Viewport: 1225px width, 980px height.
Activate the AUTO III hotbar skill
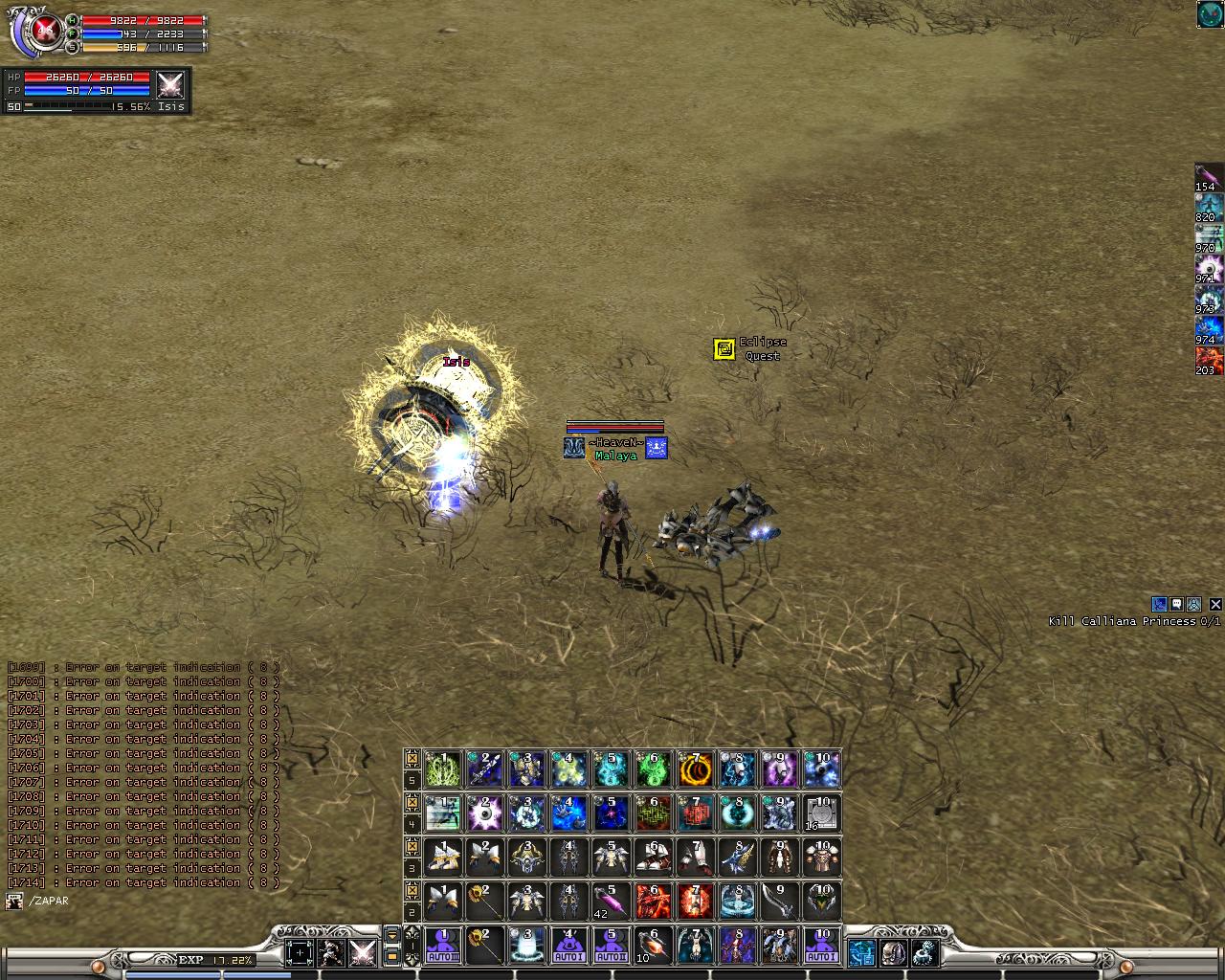tap(443, 945)
